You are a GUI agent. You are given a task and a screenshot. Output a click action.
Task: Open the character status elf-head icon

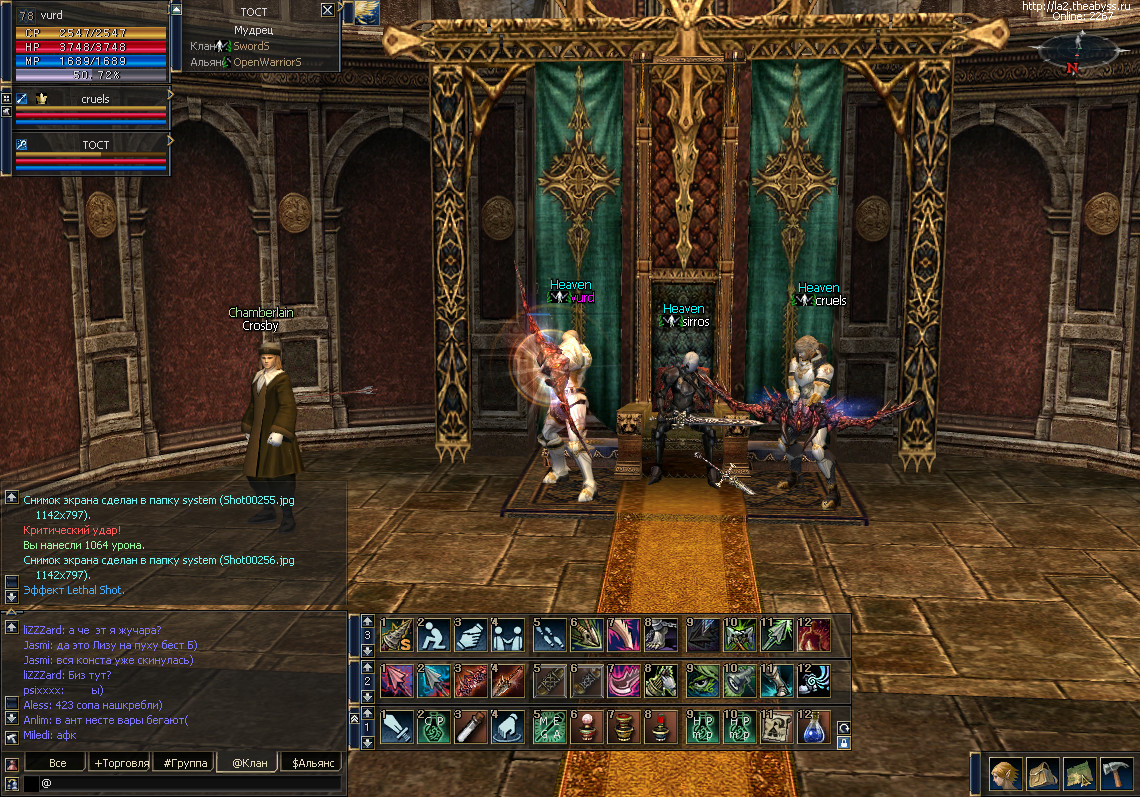[1004, 773]
